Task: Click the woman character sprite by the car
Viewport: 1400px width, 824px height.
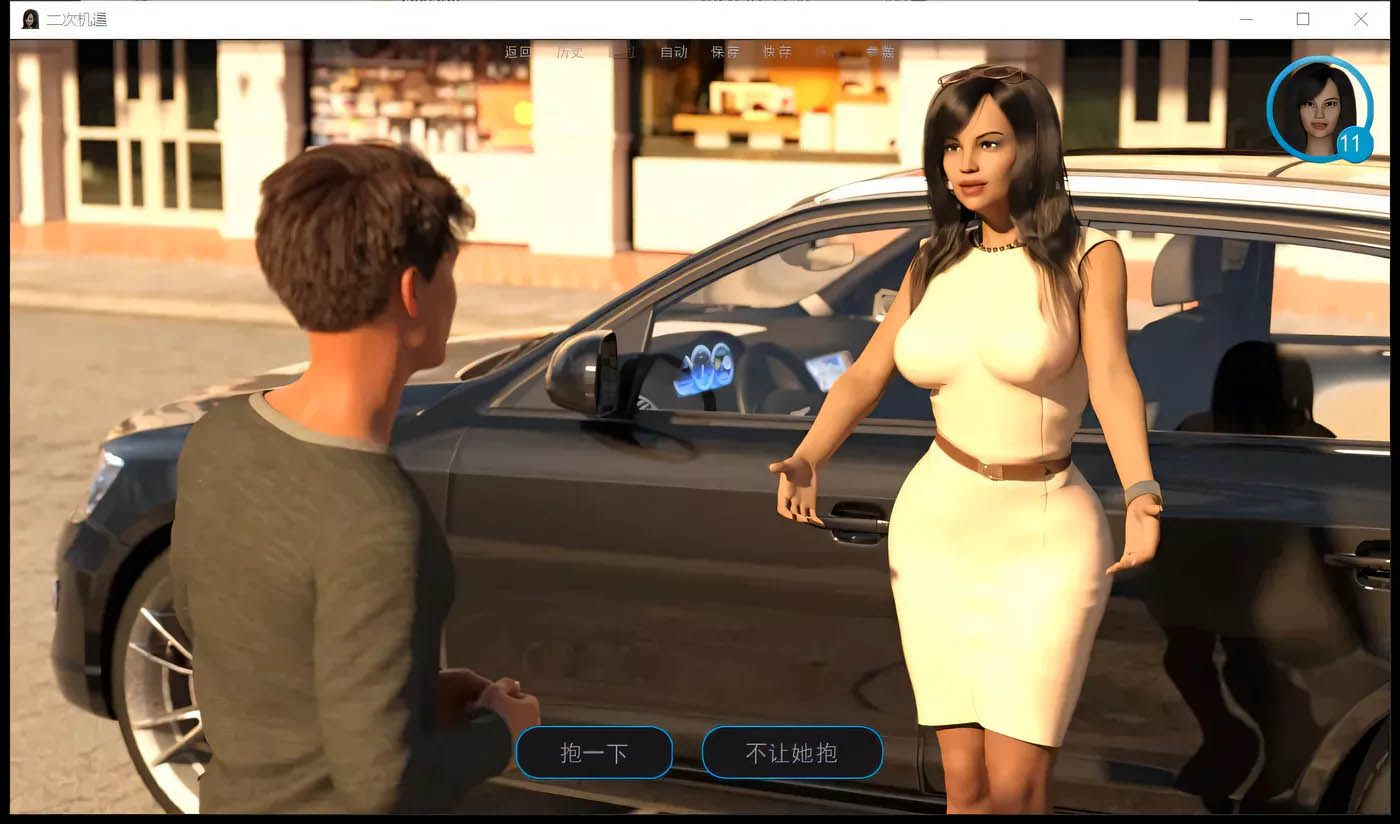Action: tap(990, 400)
